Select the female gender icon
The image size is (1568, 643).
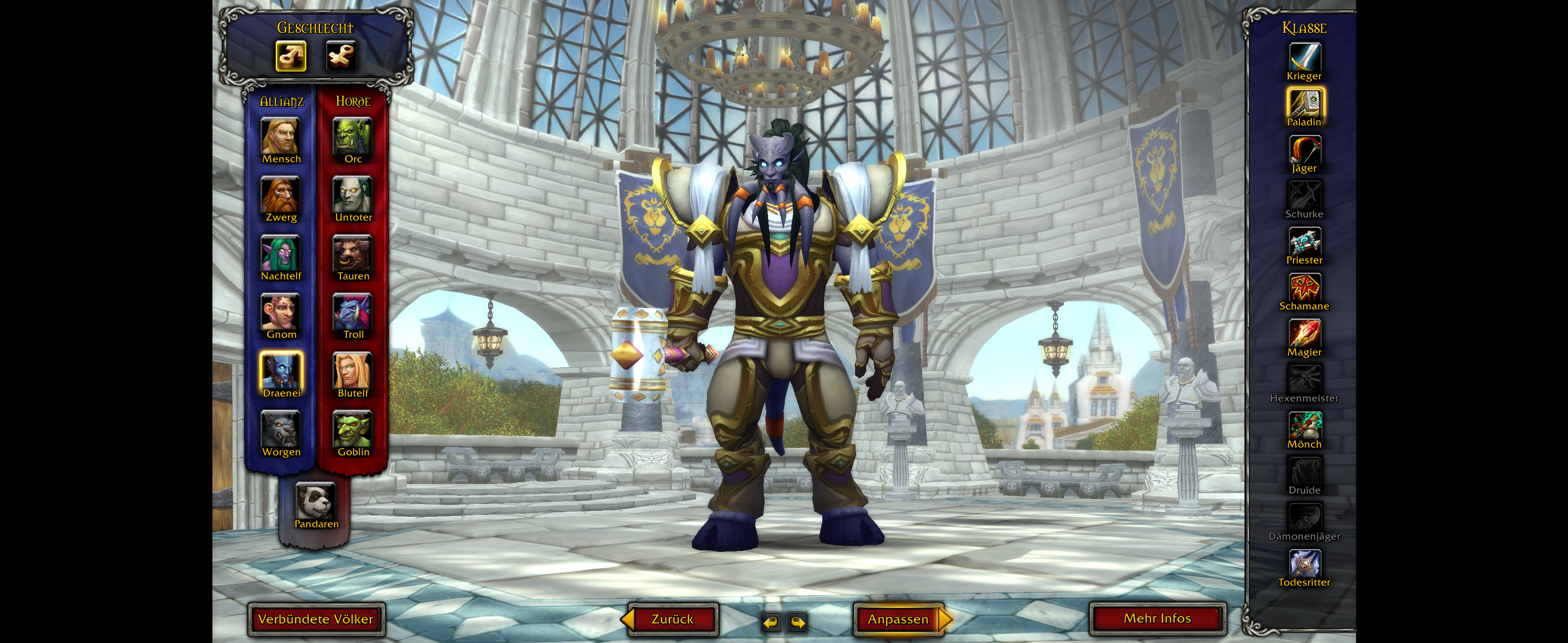(341, 56)
